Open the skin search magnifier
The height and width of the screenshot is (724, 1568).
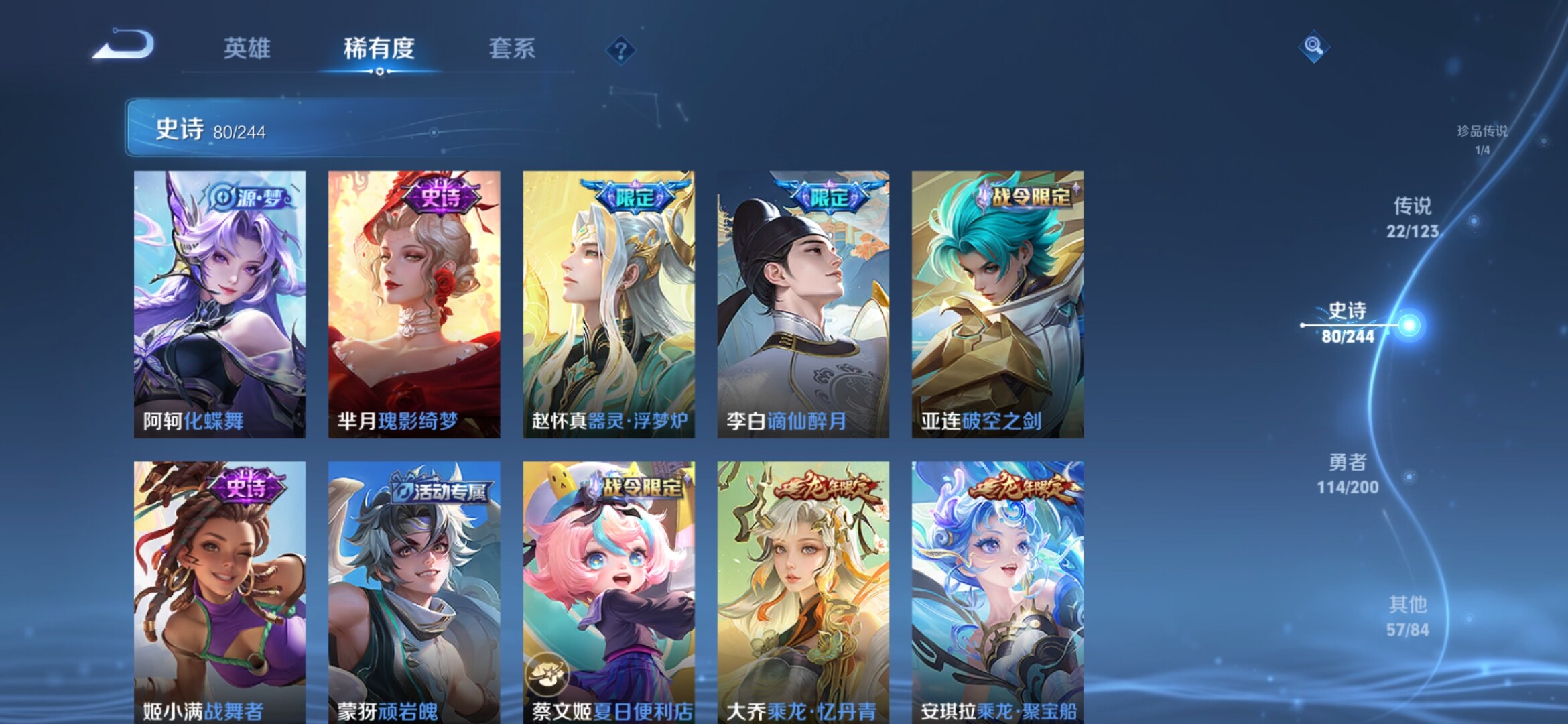point(1313,46)
